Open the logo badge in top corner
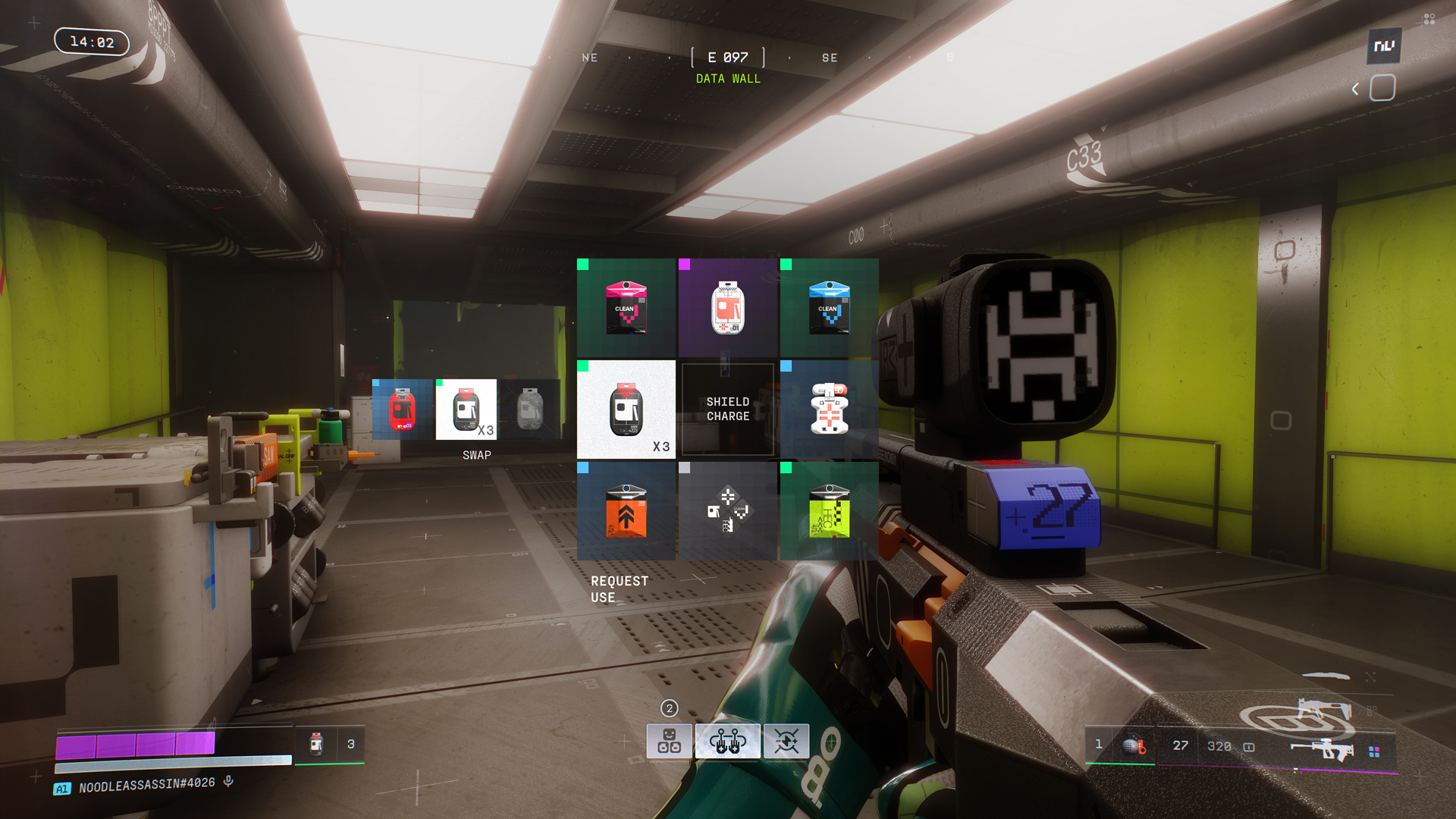This screenshot has width=1456, height=819. coord(1384,46)
